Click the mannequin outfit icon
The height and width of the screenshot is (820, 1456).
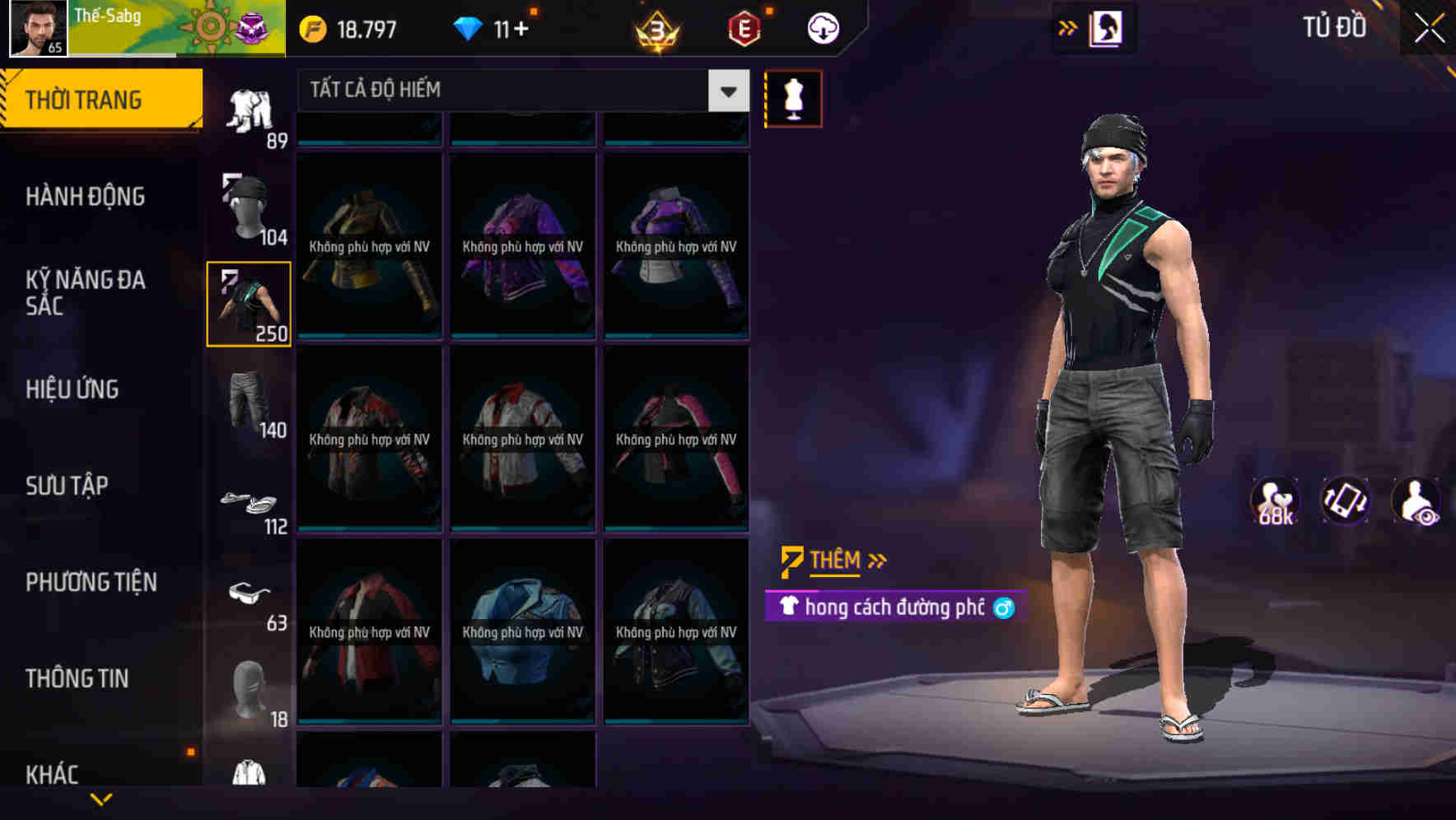click(793, 98)
